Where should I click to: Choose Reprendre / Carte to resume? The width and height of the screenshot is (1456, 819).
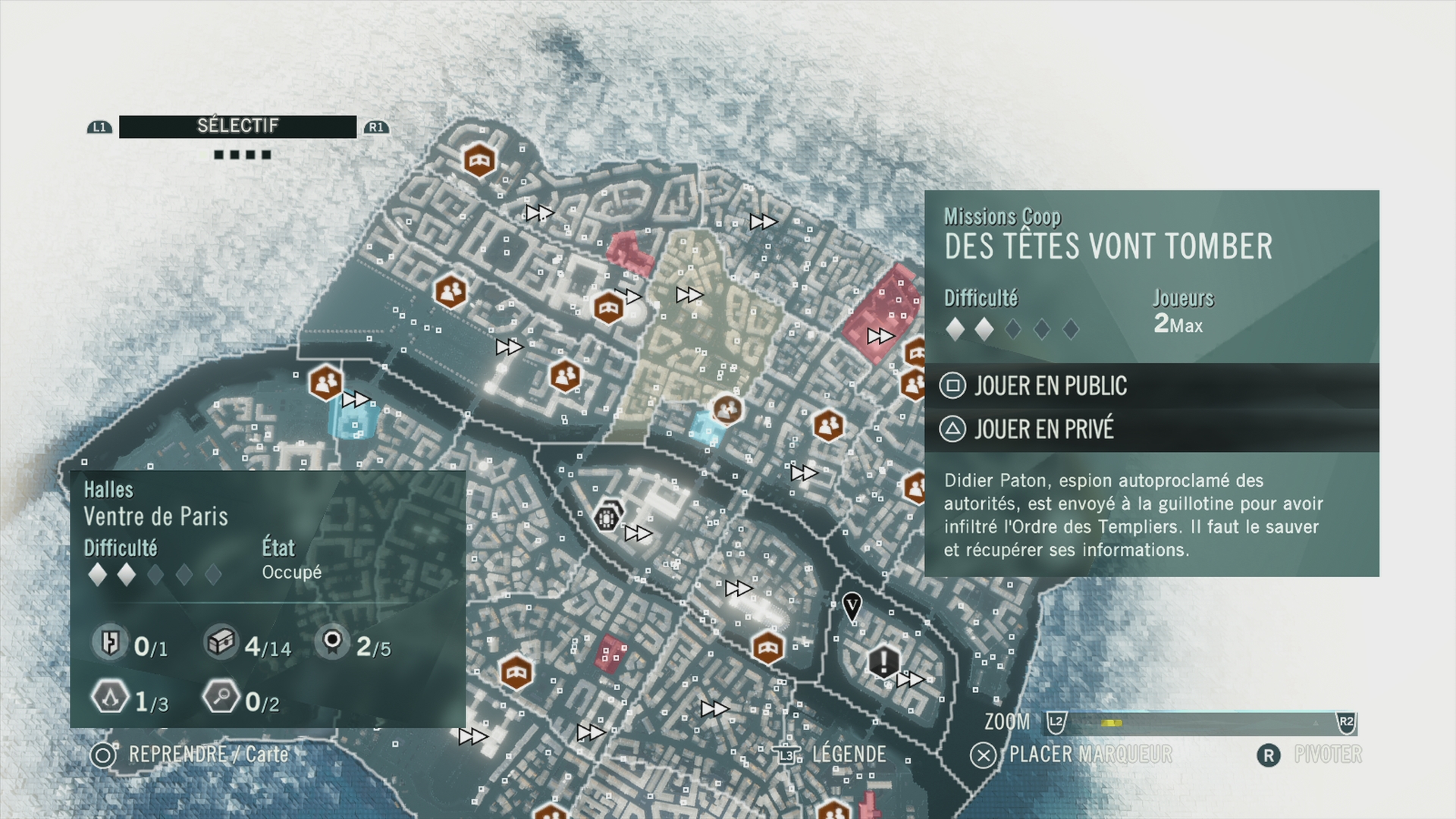point(207,755)
